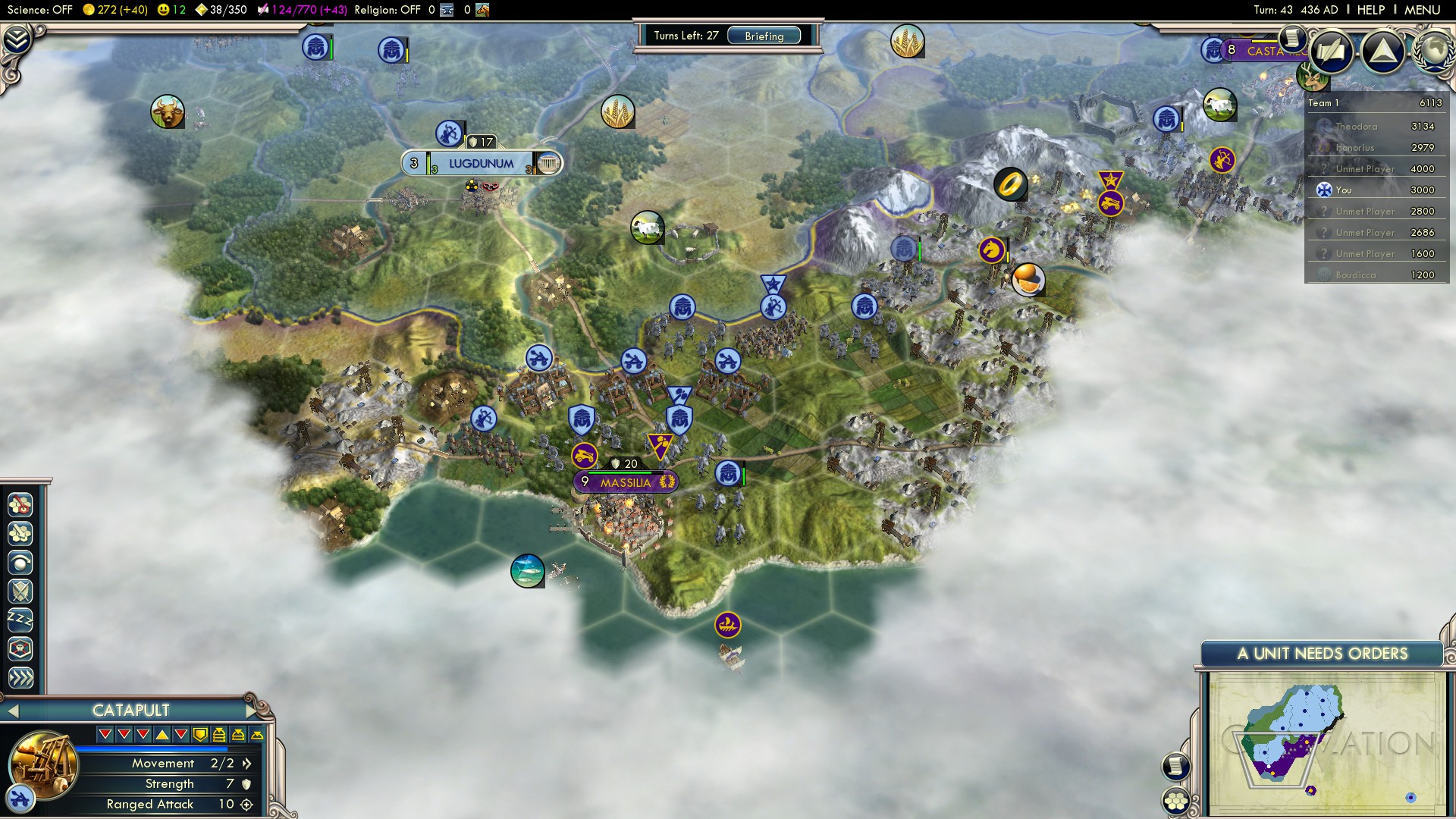The image size is (1456, 819).
Task: Select the Move To unit action
Action: (20, 504)
